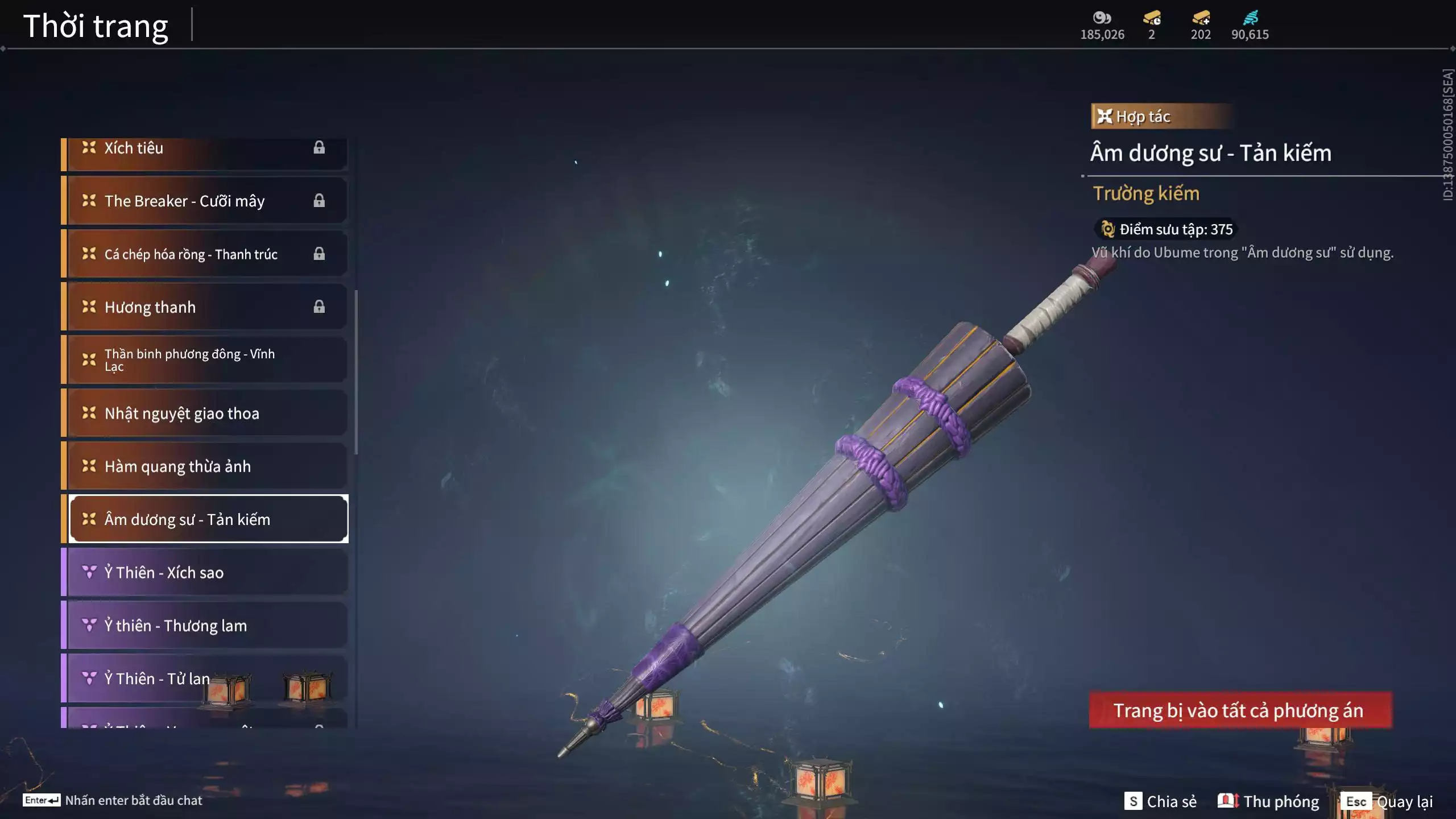Select the Xích tiêu skin entry

(205, 149)
